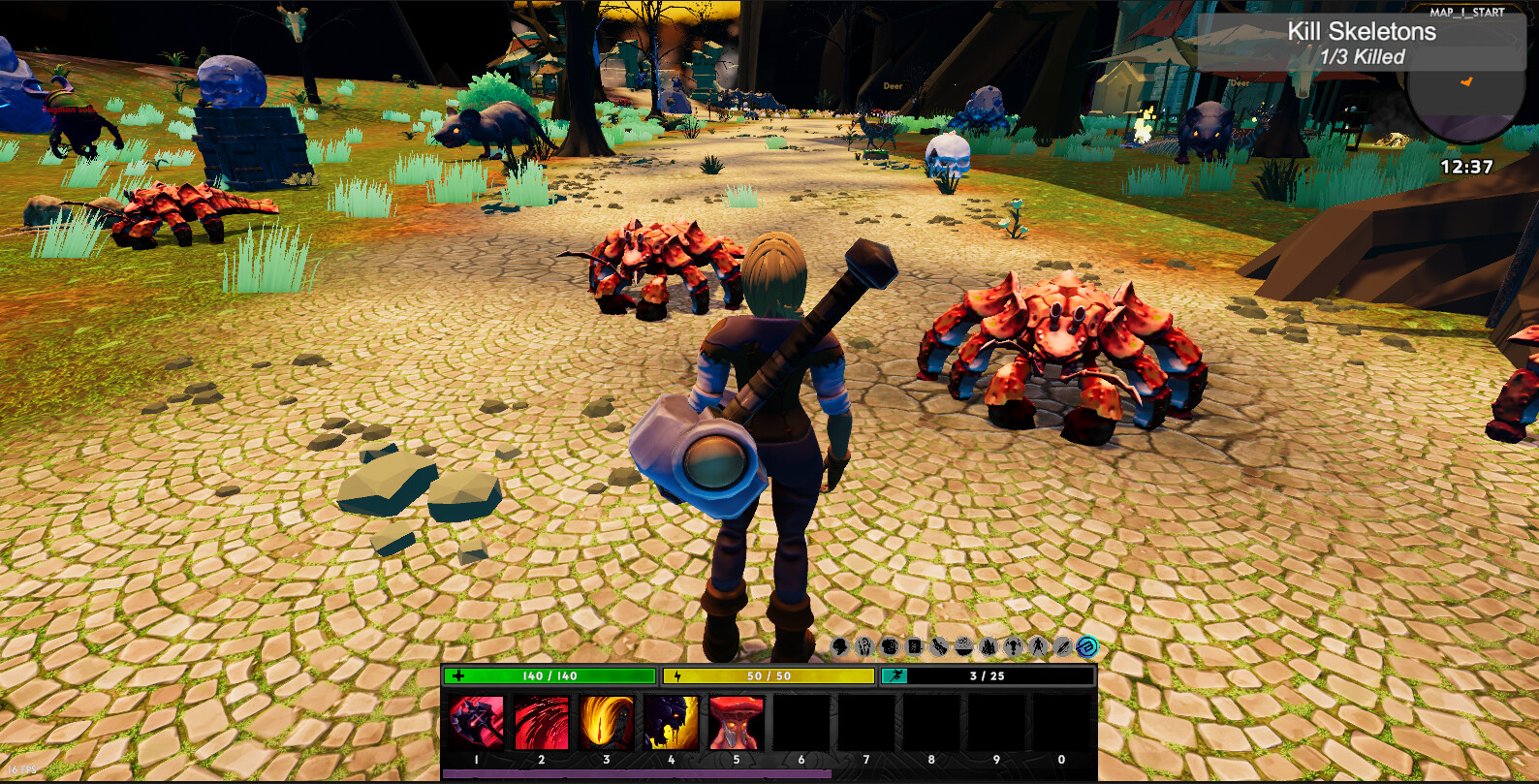Viewport: 1539px width, 784px height.
Task: Select the book journal icon above the health bar
Action: (913, 648)
